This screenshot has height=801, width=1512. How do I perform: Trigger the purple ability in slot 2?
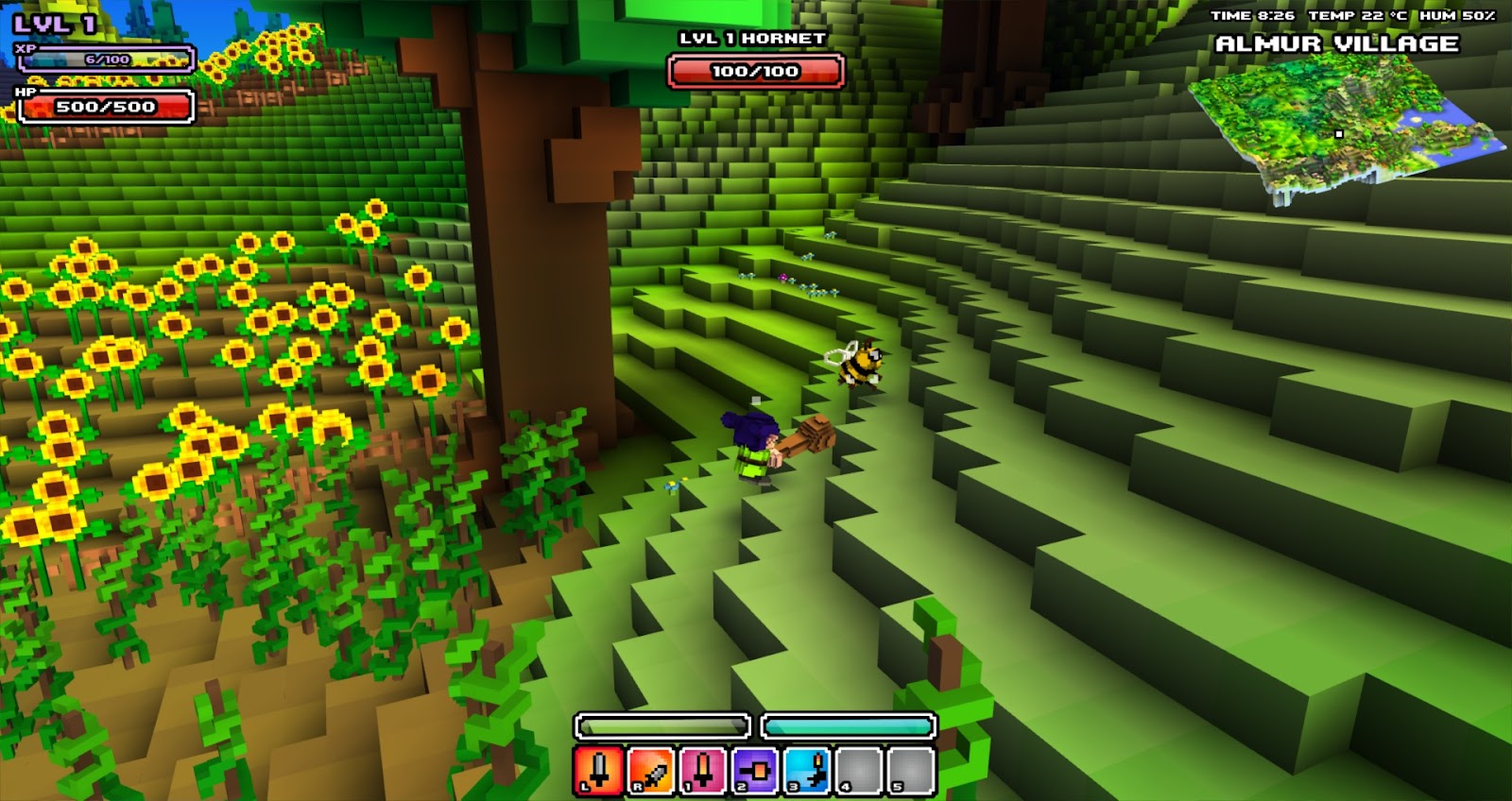(755, 770)
